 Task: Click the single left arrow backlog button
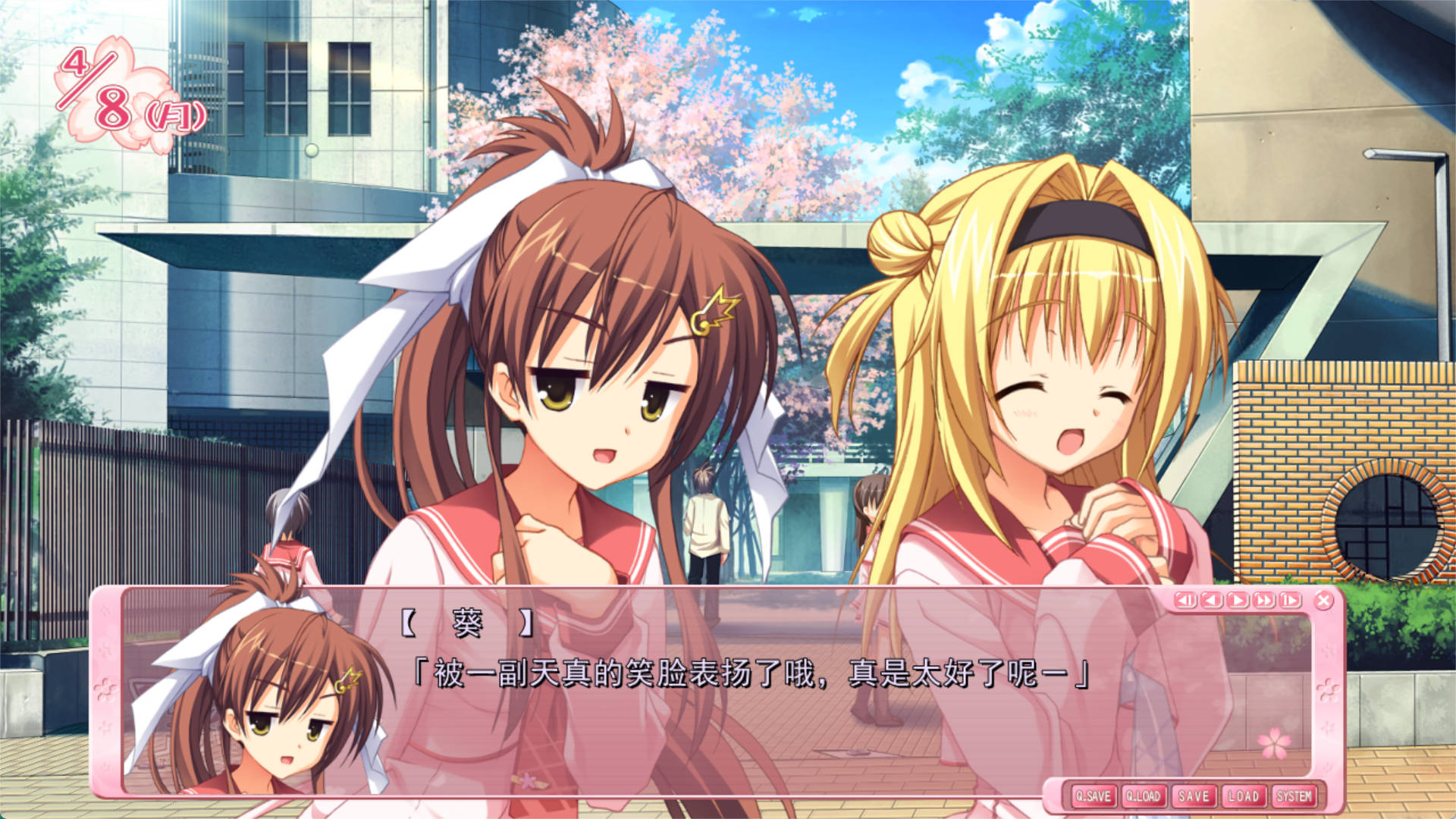(1211, 601)
